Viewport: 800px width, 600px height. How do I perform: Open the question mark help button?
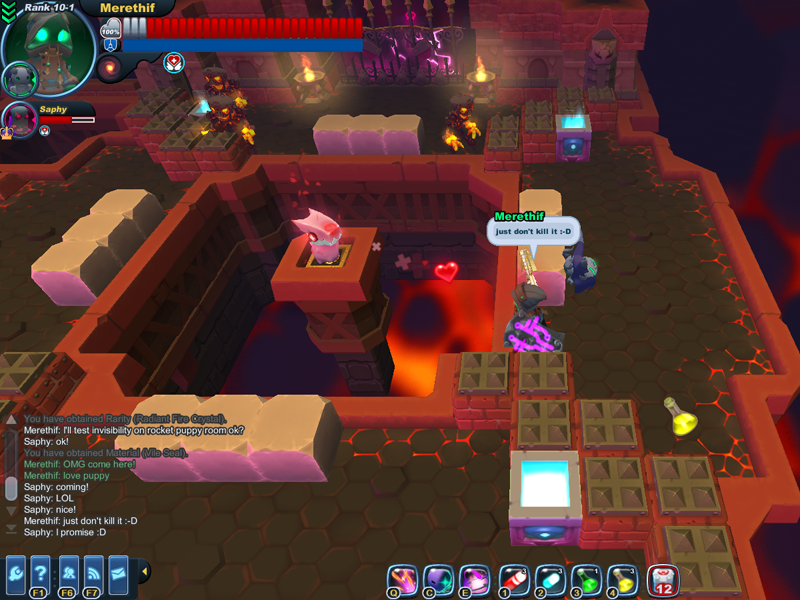coord(41,573)
